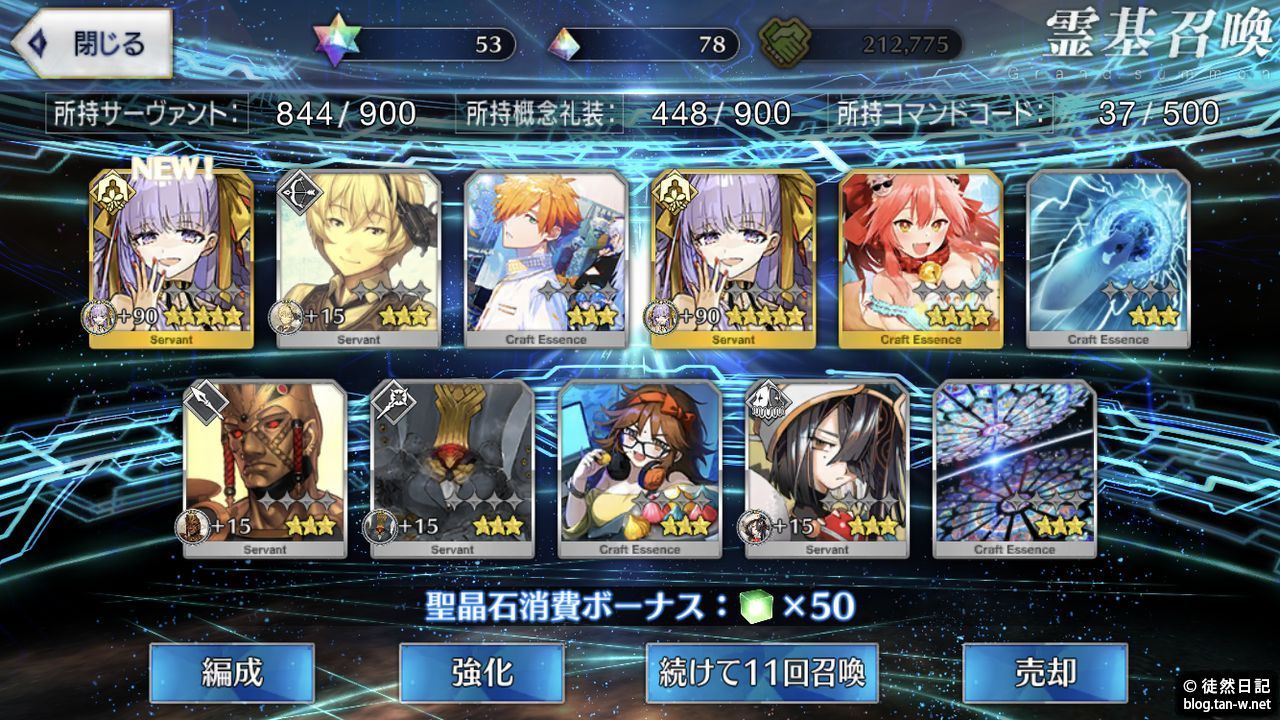Summon again with 続けて11回召喚
The height and width of the screenshot is (720, 1280).
tap(762, 672)
